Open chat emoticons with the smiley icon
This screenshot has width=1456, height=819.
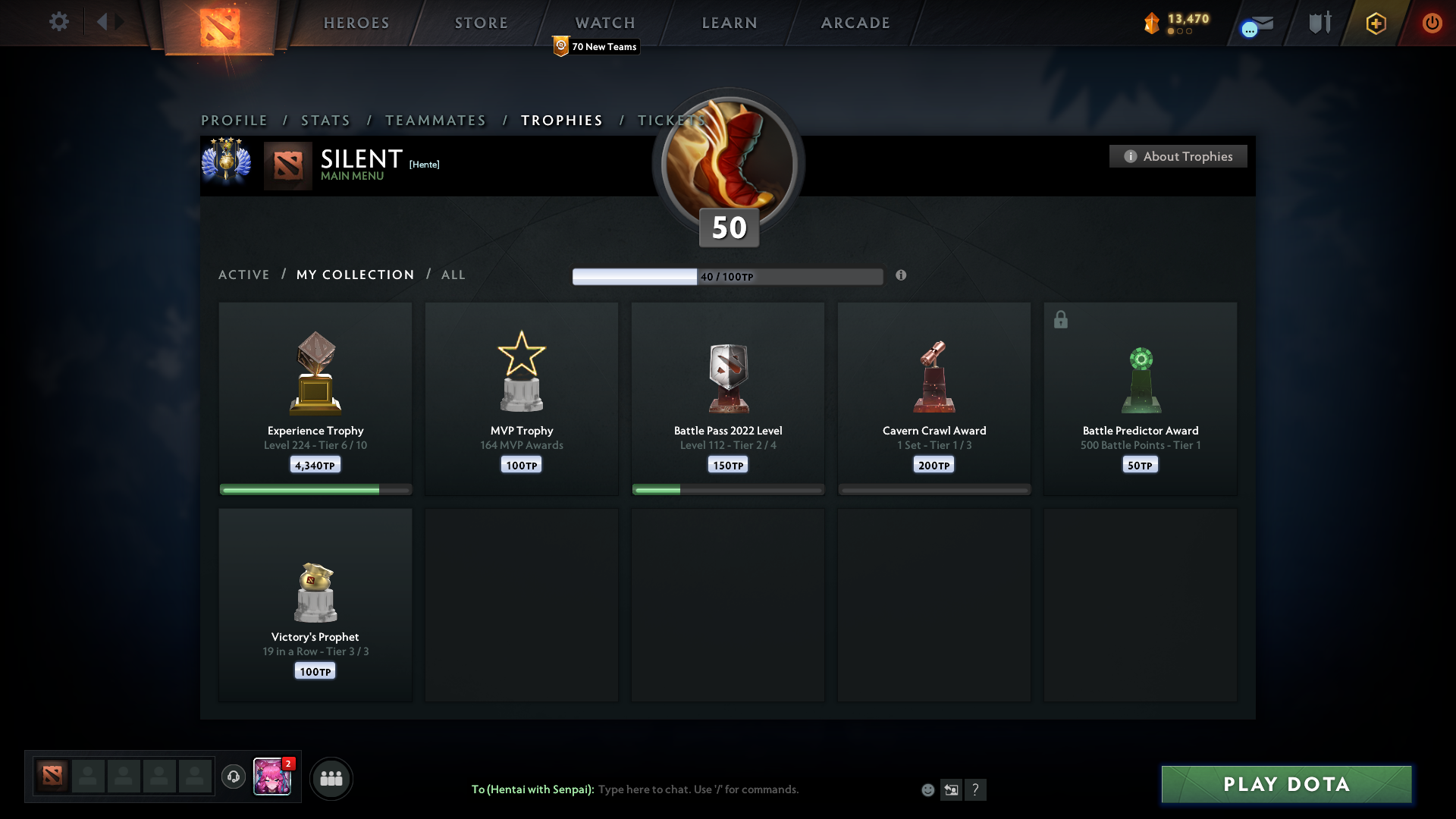click(x=927, y=789)
